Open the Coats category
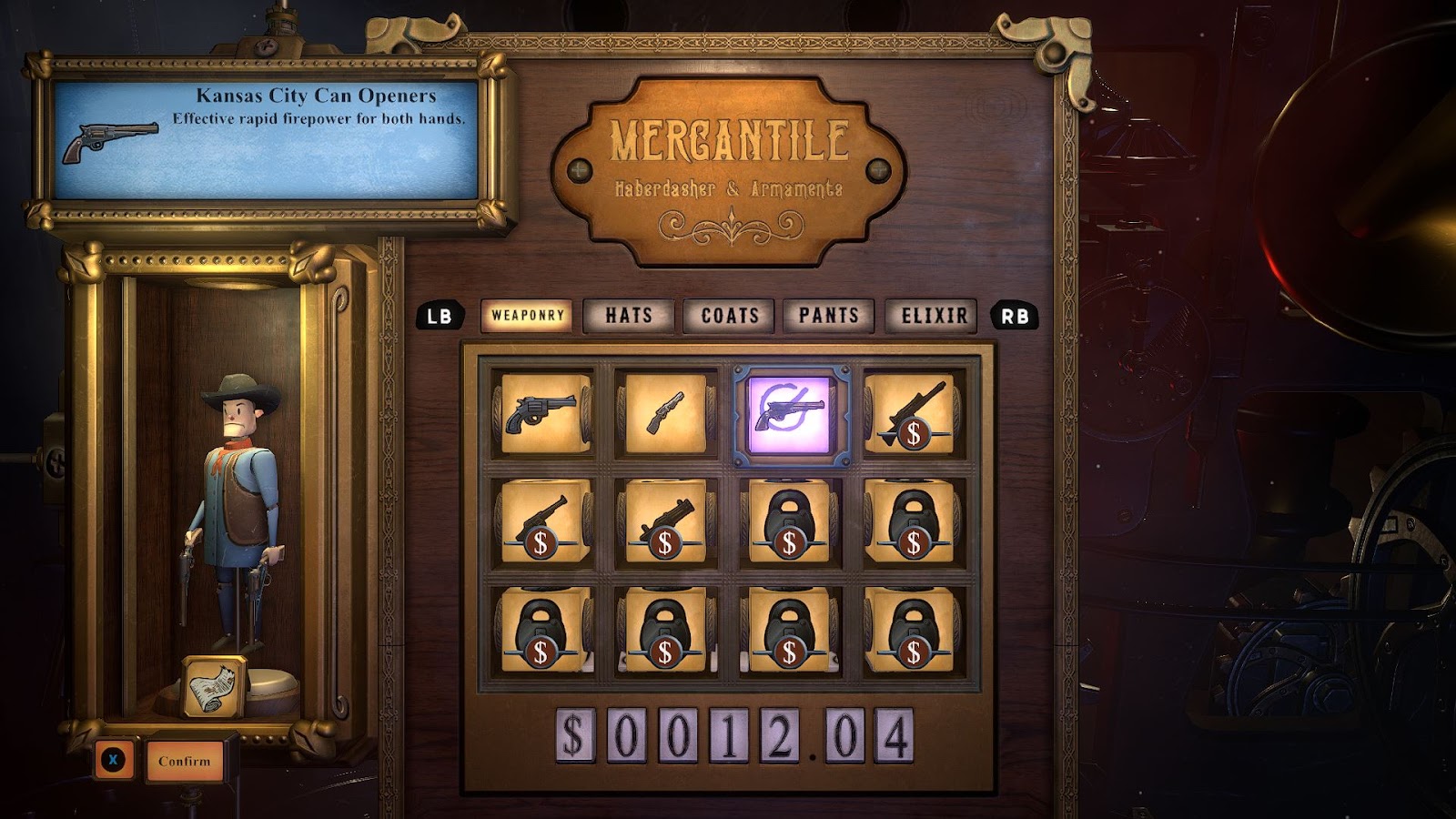Viewport: 1456px width, 819px height. point(729,316)
